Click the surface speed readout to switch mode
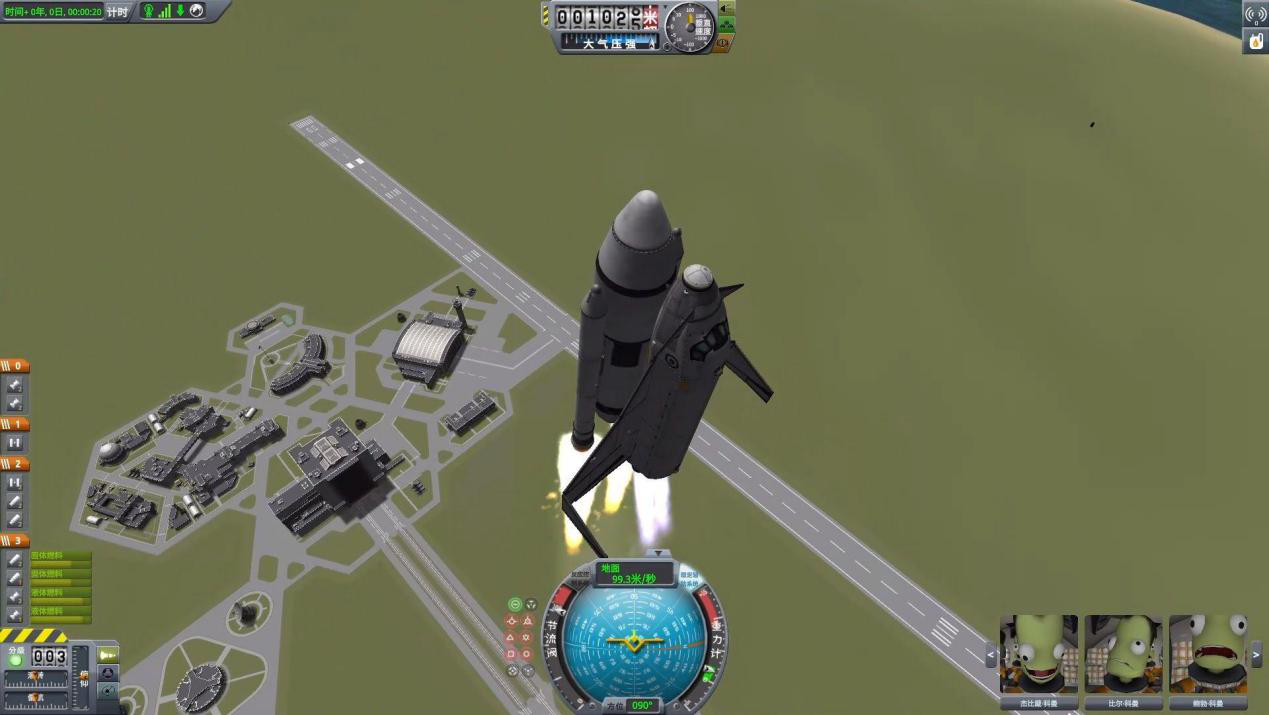 [634, 574]
